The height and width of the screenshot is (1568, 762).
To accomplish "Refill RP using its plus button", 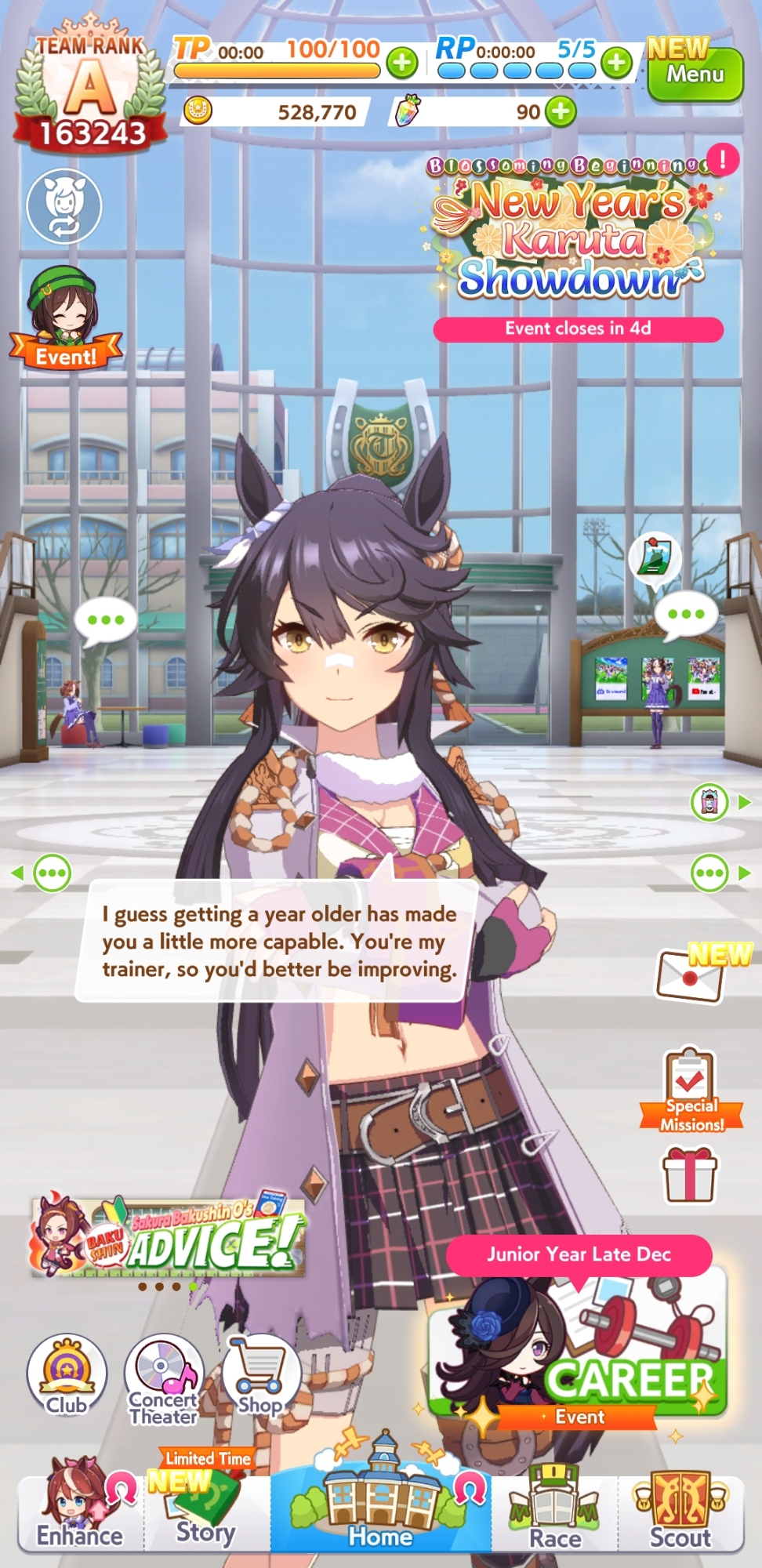I will click(x=617, y=62).
